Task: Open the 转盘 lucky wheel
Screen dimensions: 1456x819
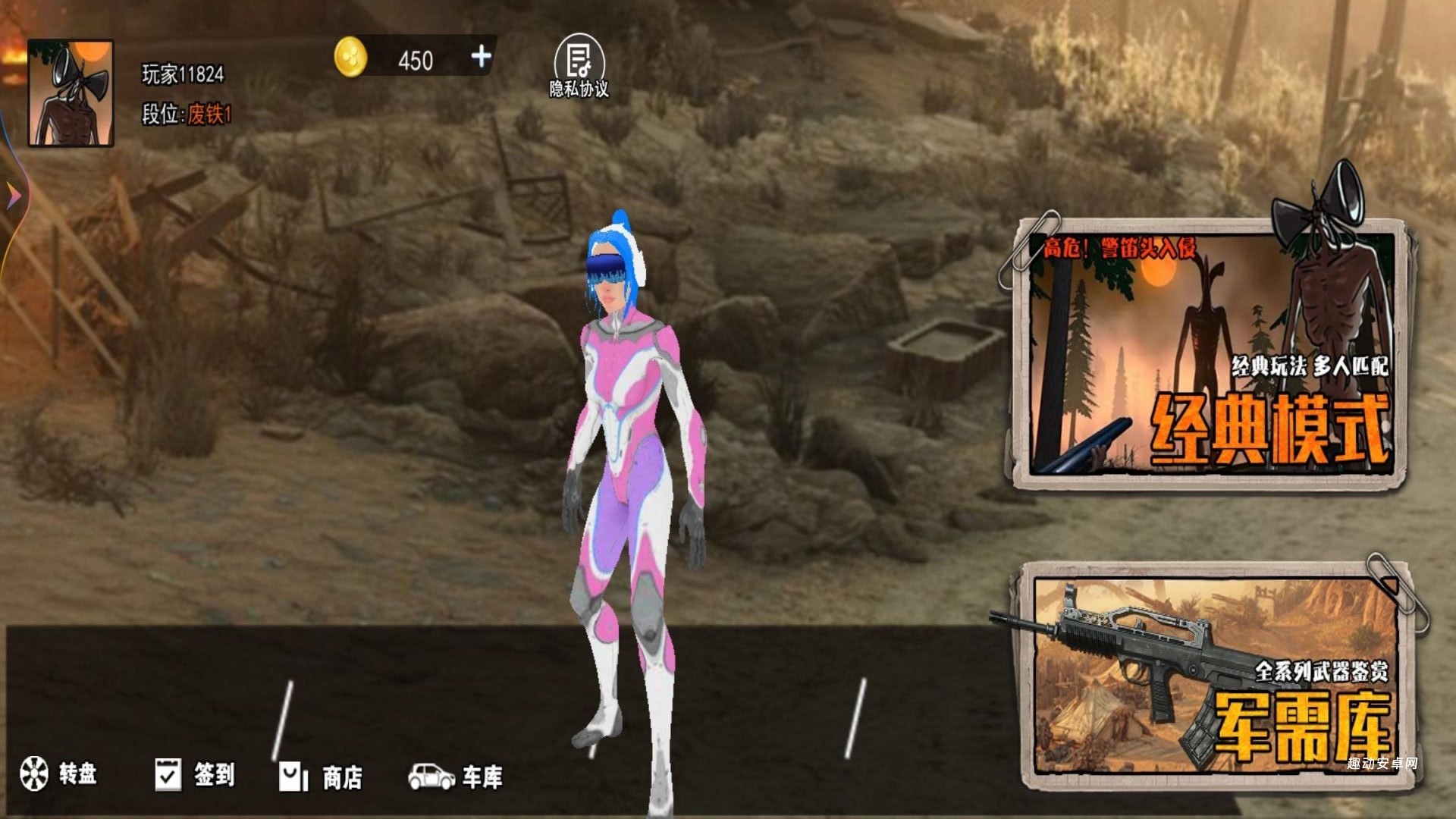Action: (58, 773)
